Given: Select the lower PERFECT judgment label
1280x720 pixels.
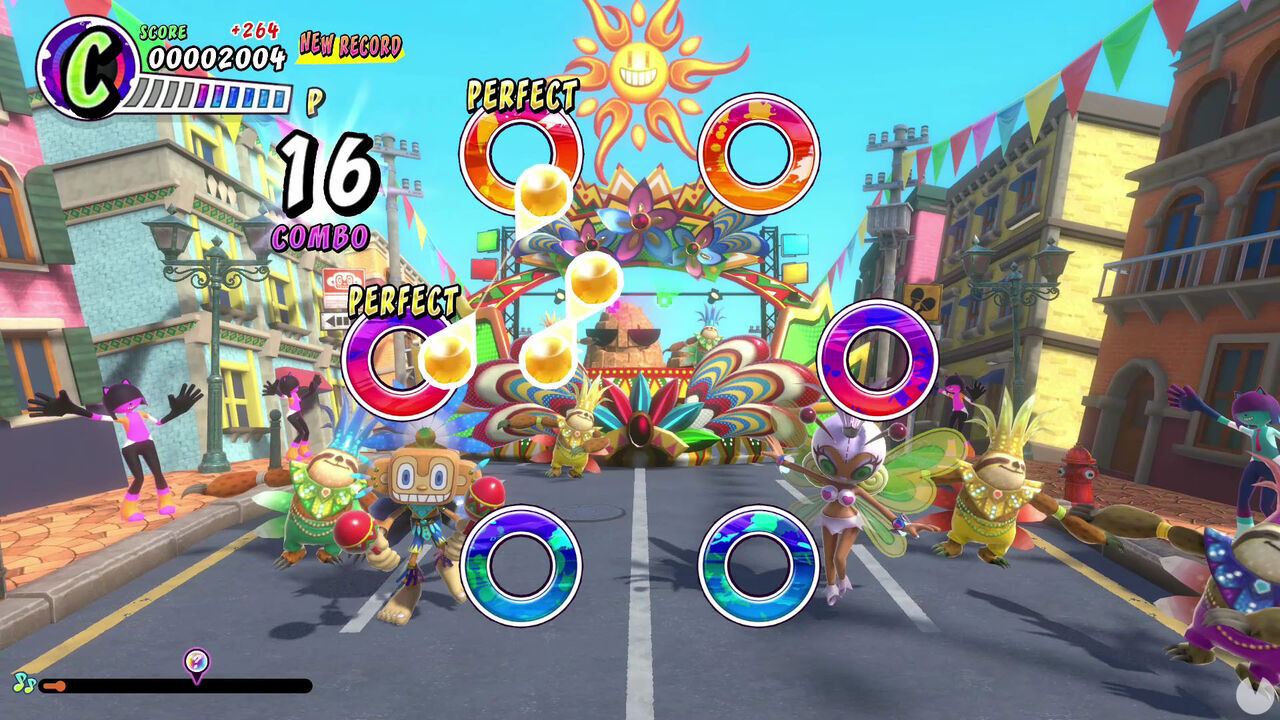Looking at the screenshot, I should click(401, 299).
